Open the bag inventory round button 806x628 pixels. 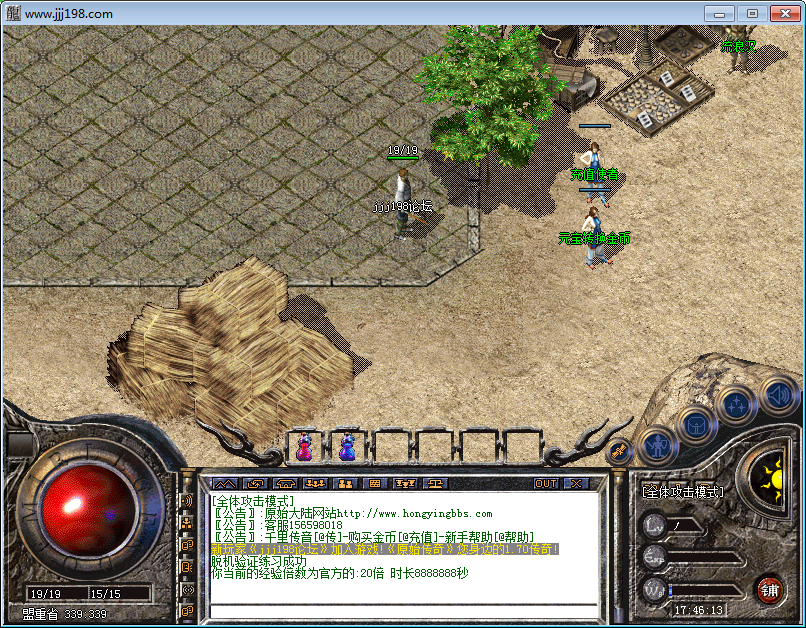pyautogui.click(x=696, y=426)
